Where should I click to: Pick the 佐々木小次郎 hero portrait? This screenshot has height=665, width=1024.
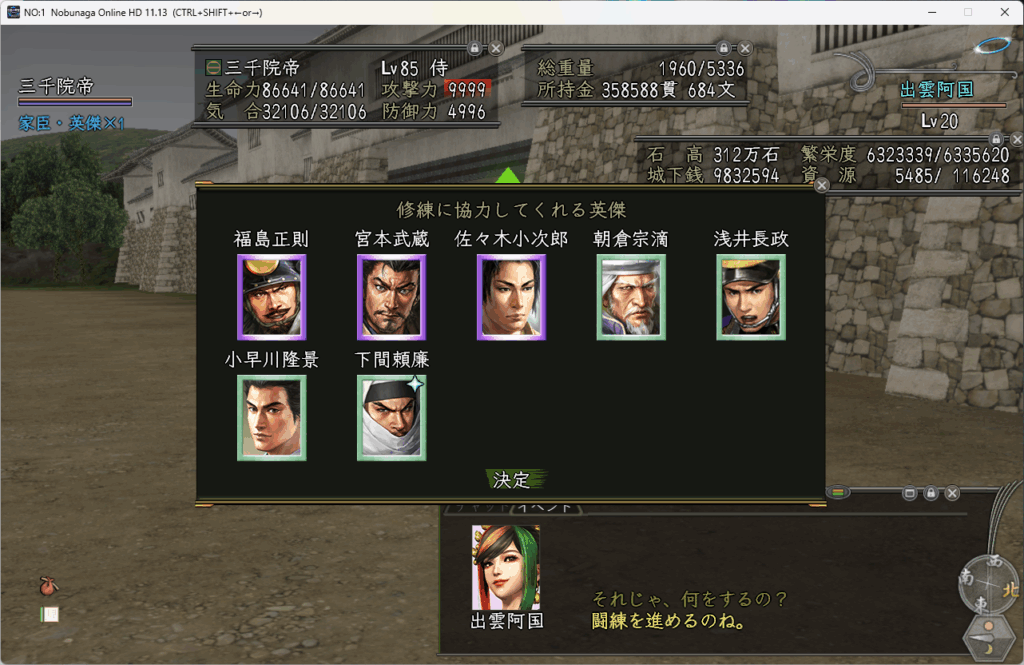(x=511, y=297)
